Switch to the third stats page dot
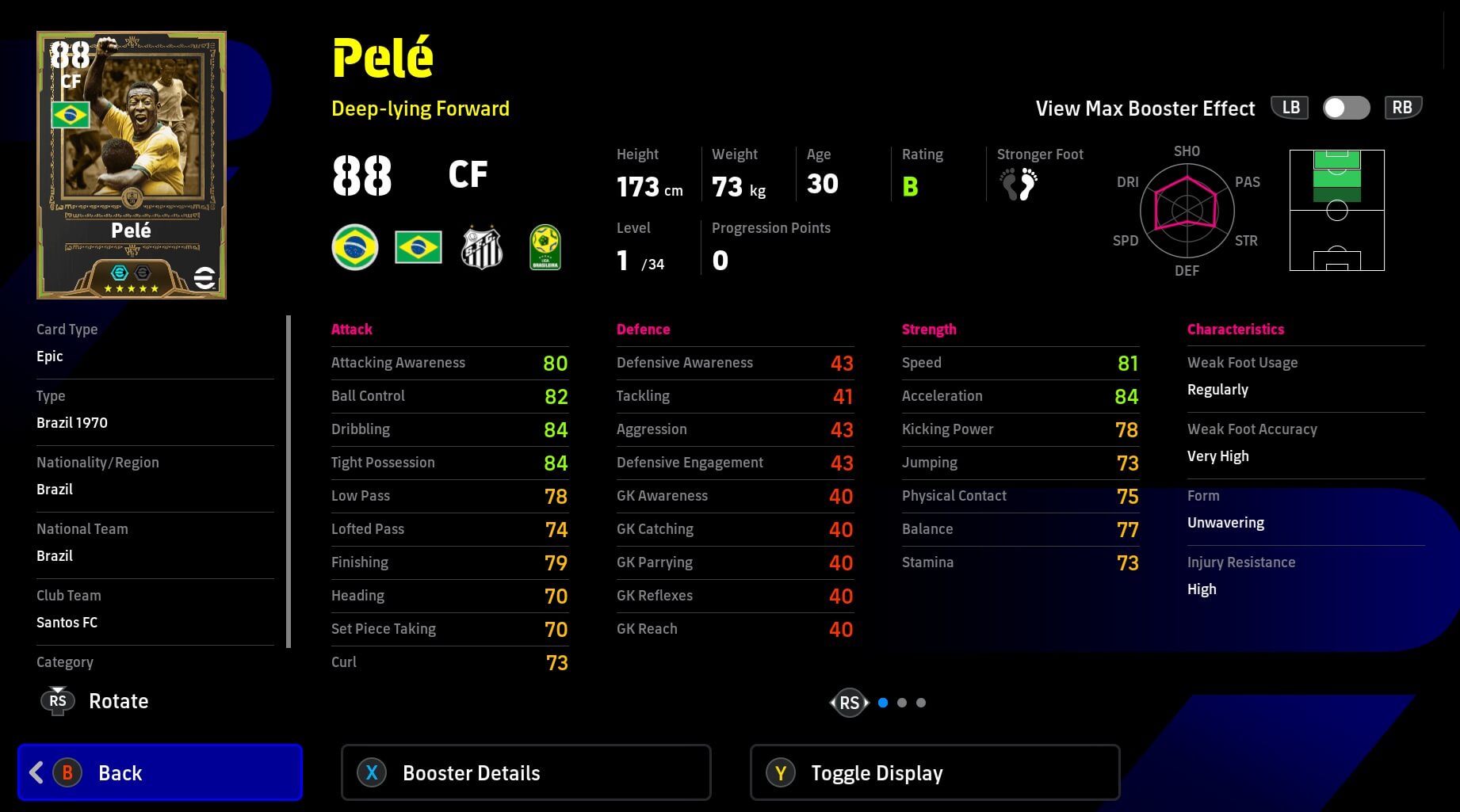Screen dimensions: 1460x812 pos(921,703)
